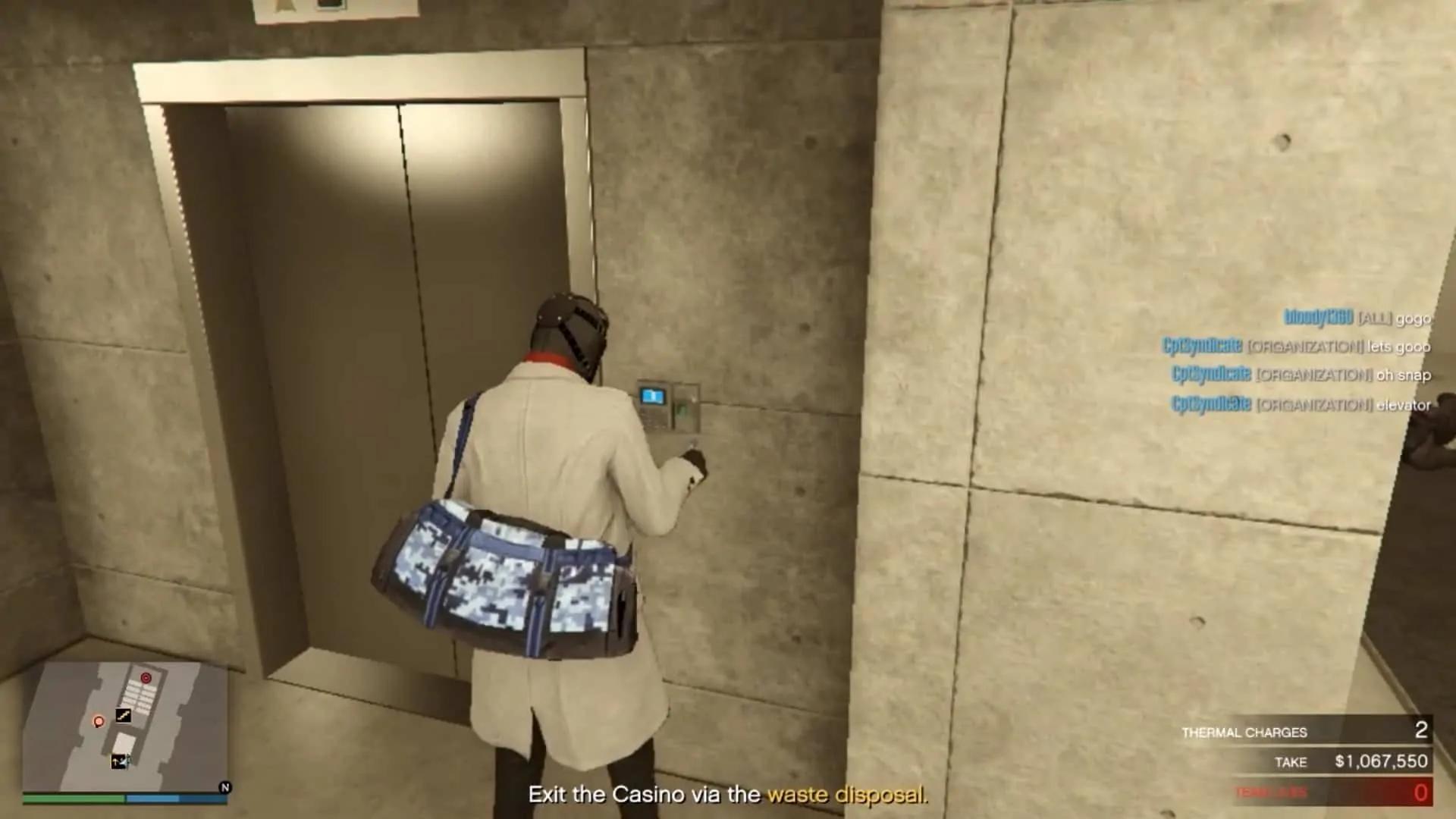This screenshot has width=1456, height=819.
Task: Select the red circle marker on minimap
Action: coord(145,678)
